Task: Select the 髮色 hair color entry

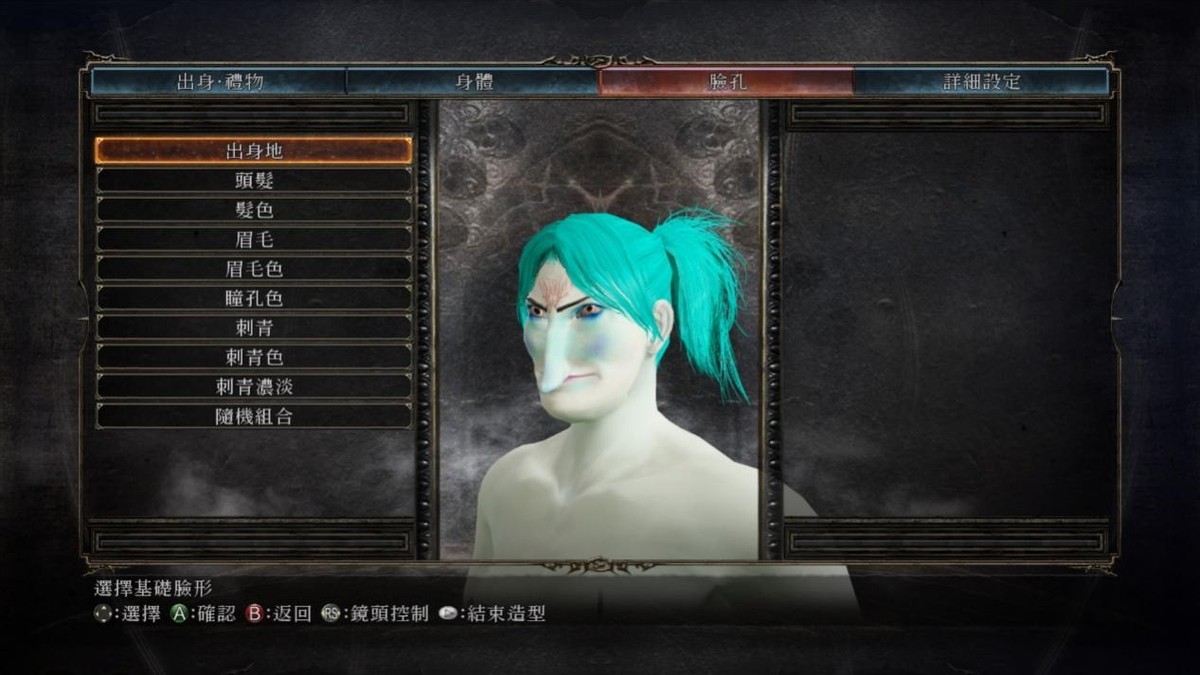Action: [x=254, y=210]
